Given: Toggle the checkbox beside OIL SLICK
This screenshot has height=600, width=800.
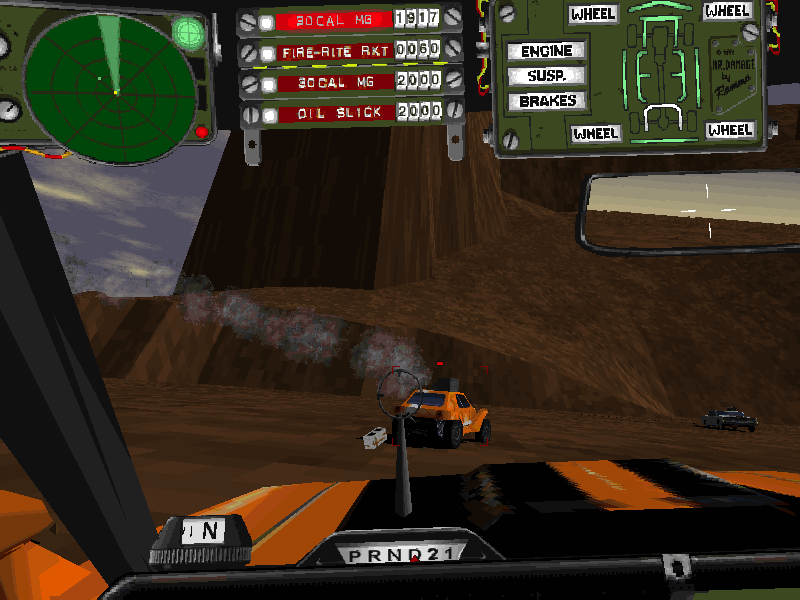Looking at the screenshot, I should click(x=268, y=115).
